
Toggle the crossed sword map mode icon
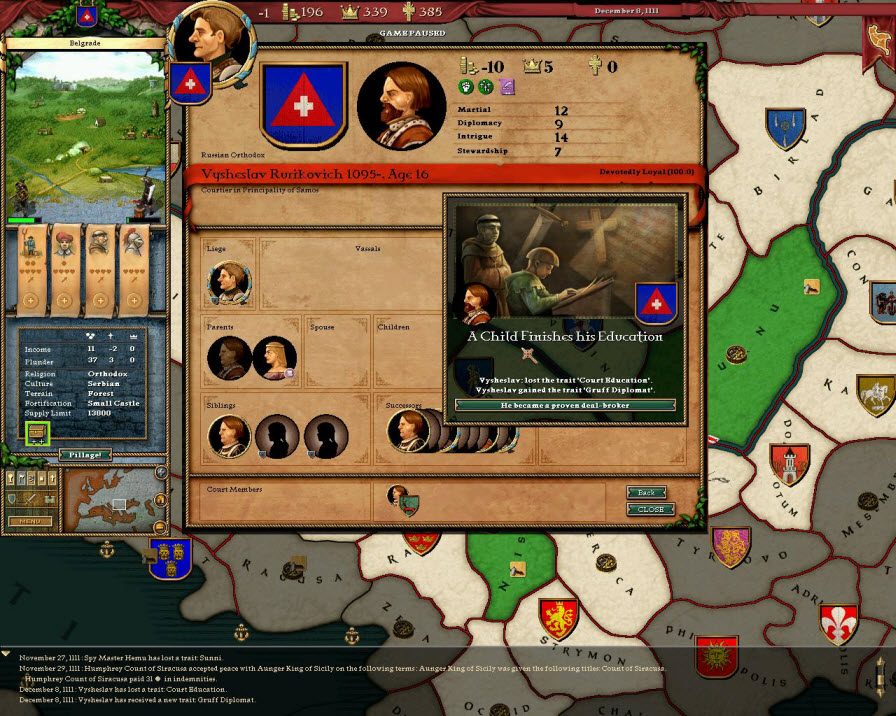(x=32, y=498)
